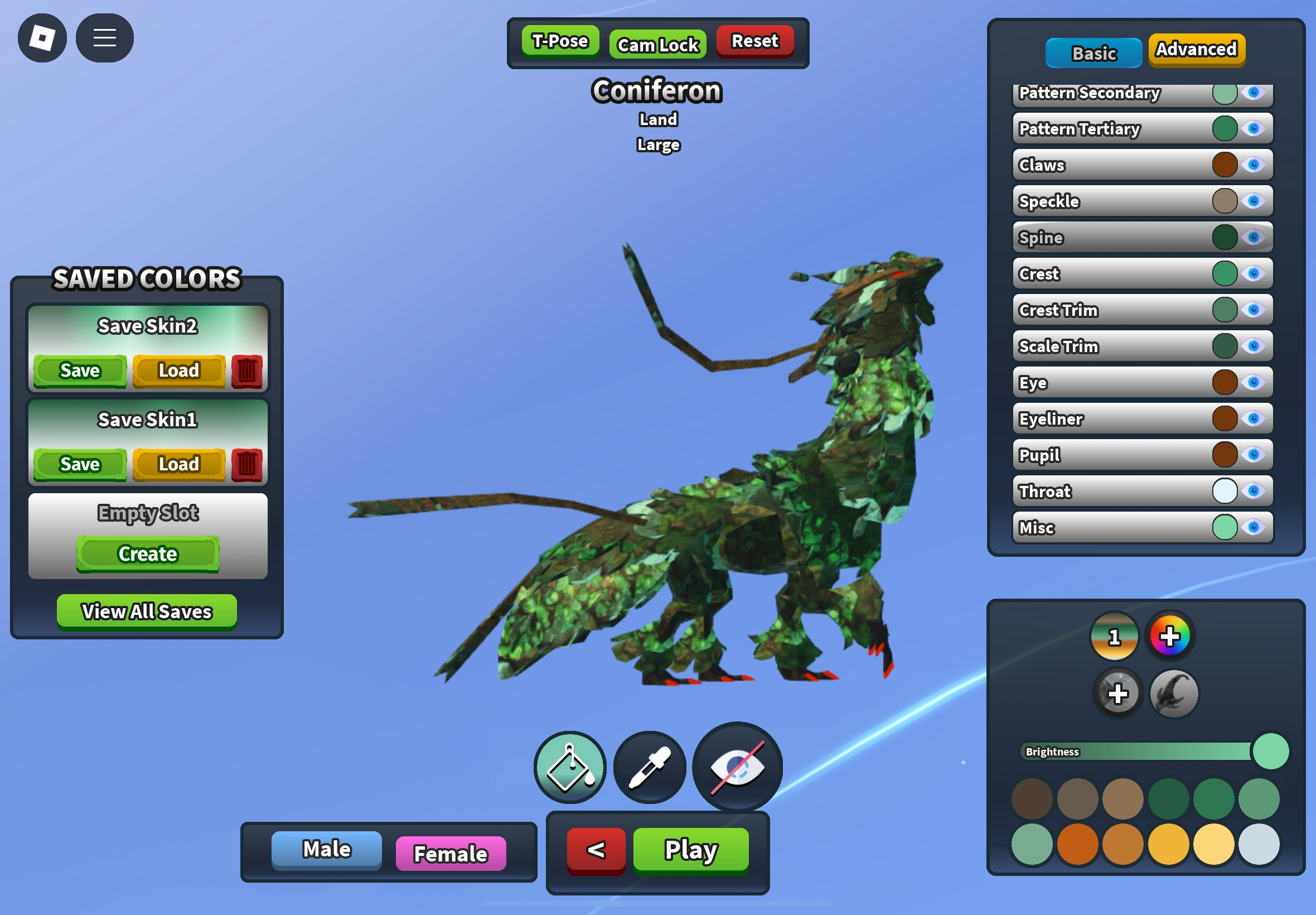Click View All Saves
The height and width of the screenshot is (915, 1316).
[146, 611]
